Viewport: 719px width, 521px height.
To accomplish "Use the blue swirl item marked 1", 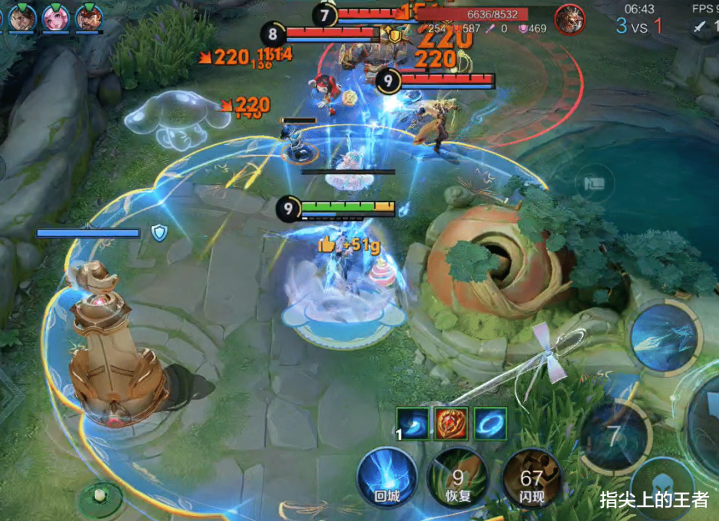I will point(412,423).
